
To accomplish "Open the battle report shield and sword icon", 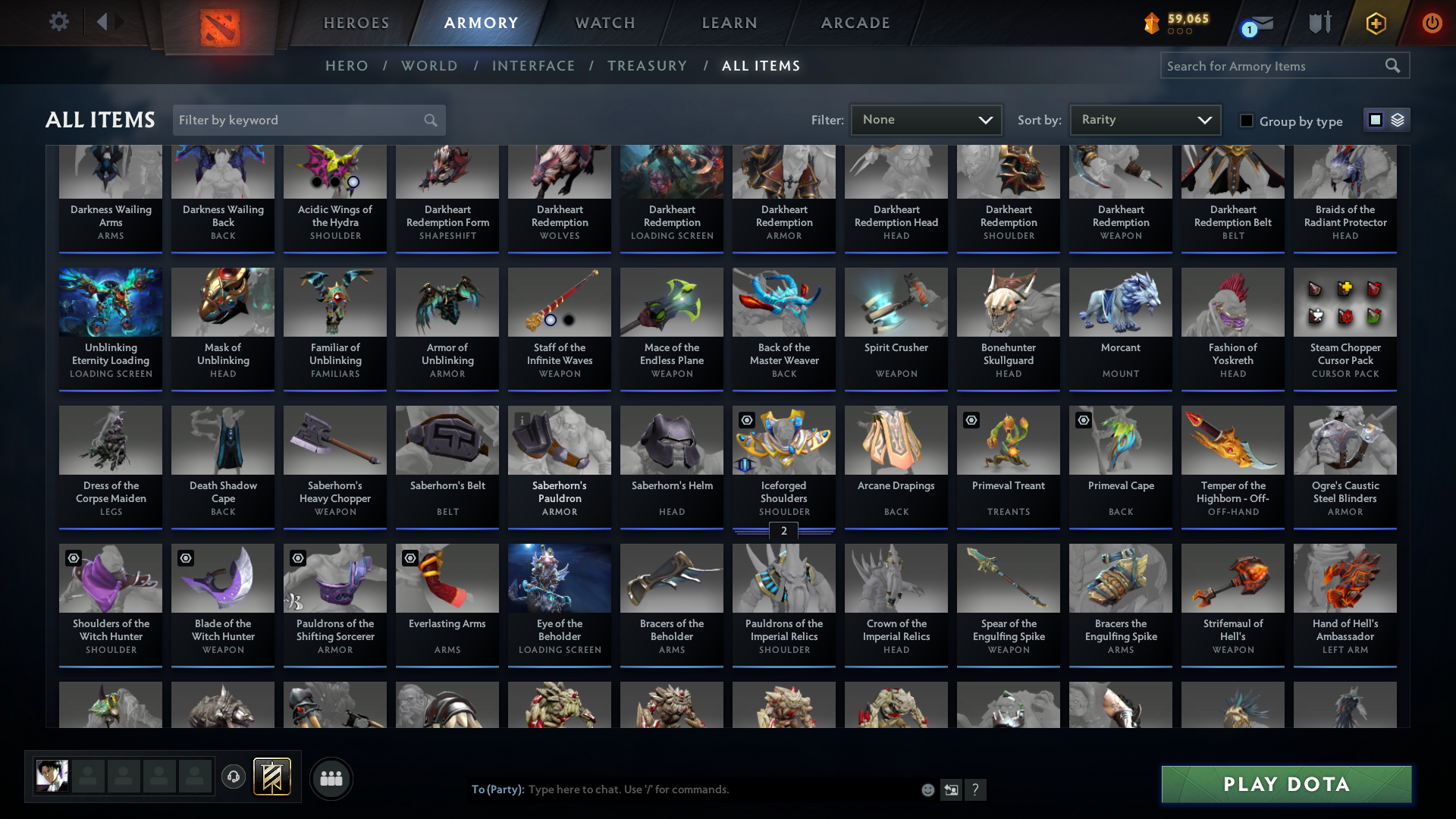I will tap(1319, 23).
